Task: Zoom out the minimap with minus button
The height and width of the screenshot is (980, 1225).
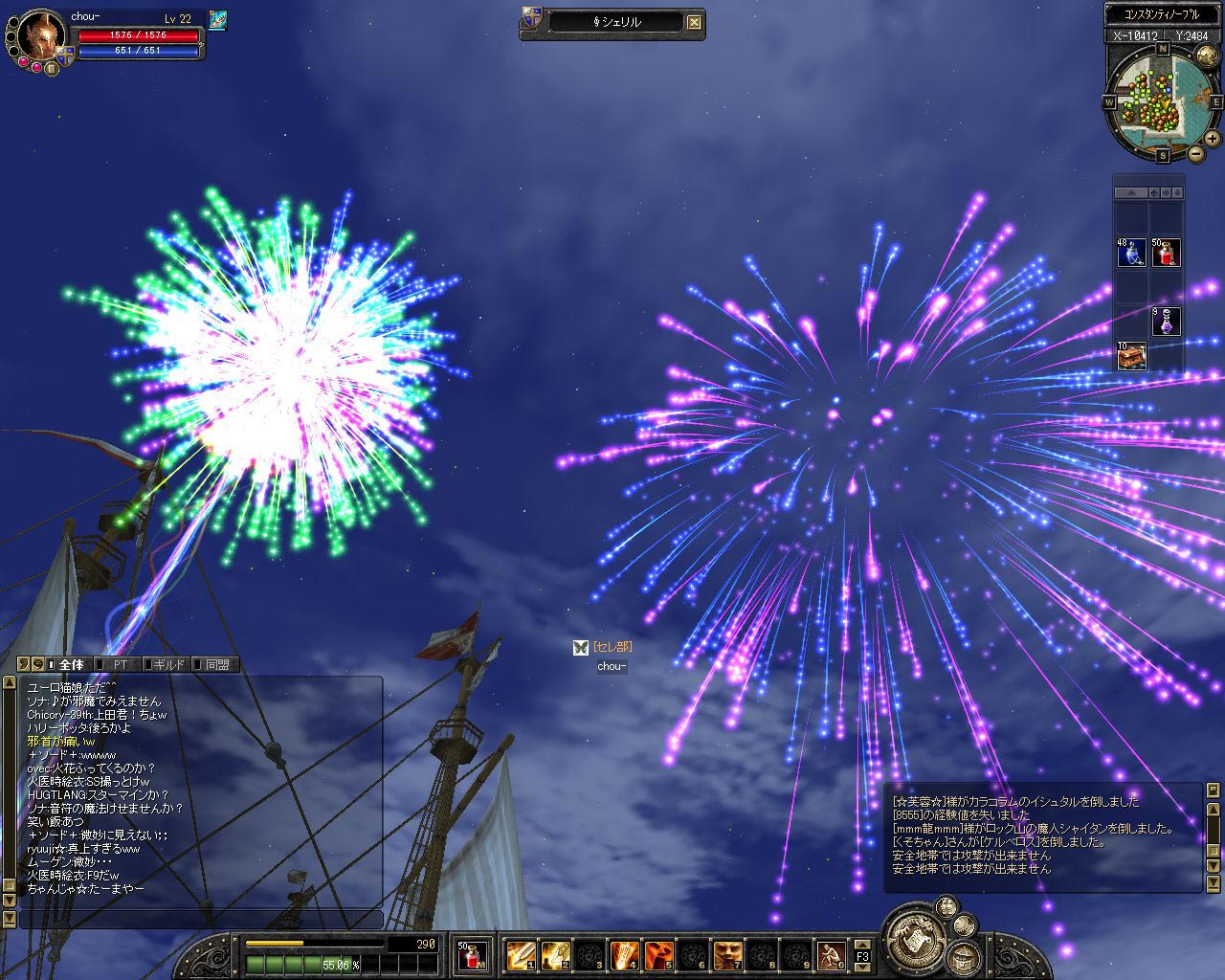Action: 1196,154
